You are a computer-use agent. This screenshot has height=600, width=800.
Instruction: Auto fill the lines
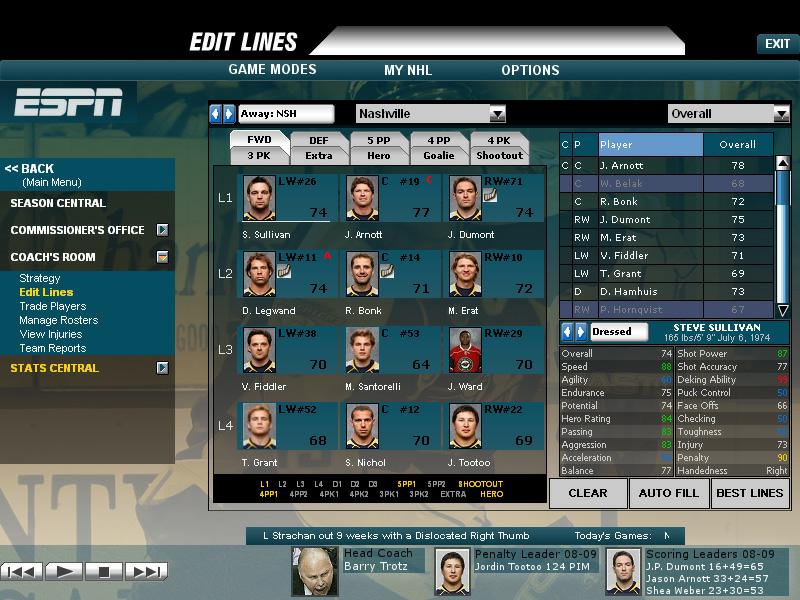[669, 493]
